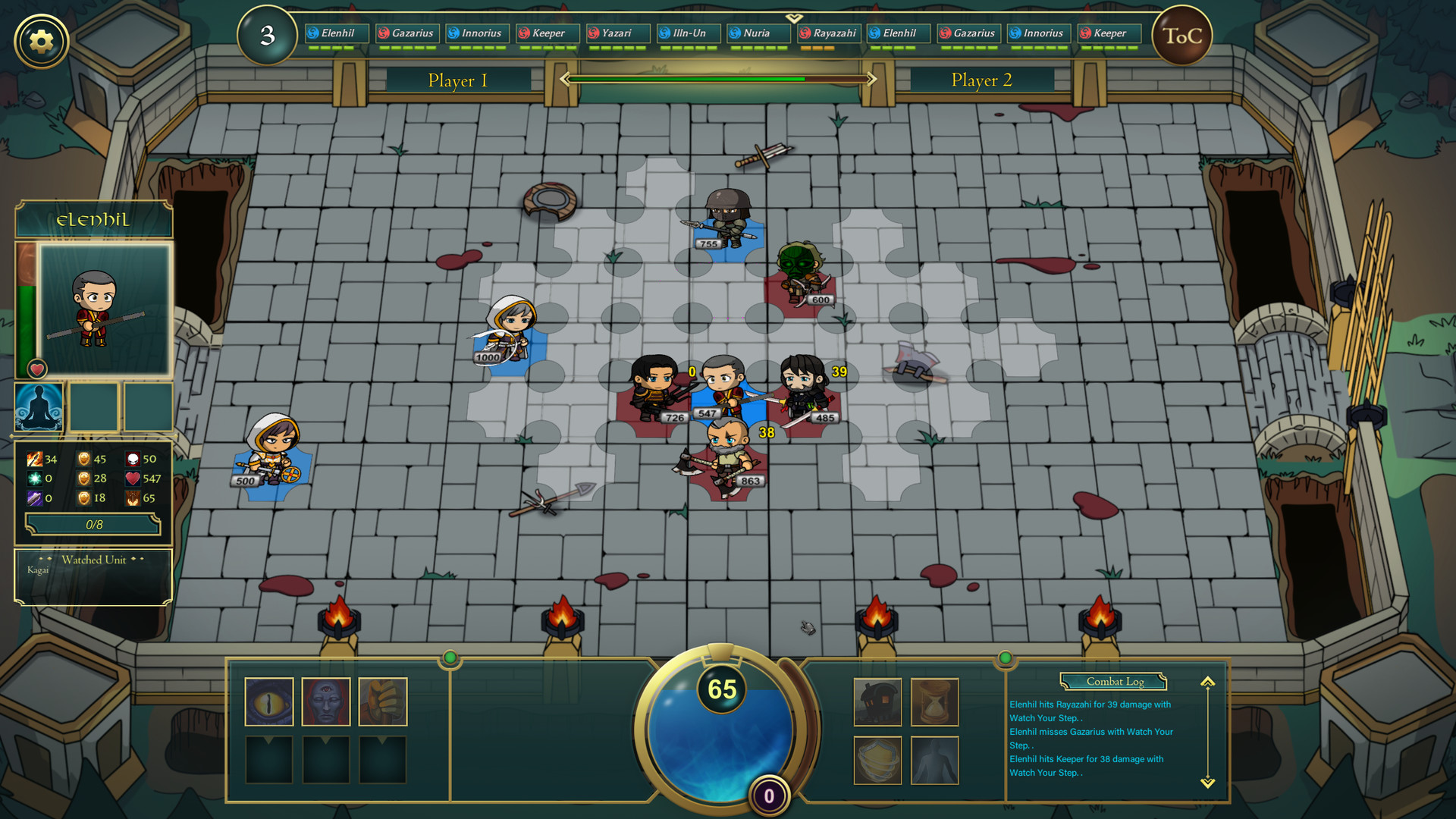Activate the golden shield defend icon
This screenshot has width=1456, height=819.
[877, 760]
